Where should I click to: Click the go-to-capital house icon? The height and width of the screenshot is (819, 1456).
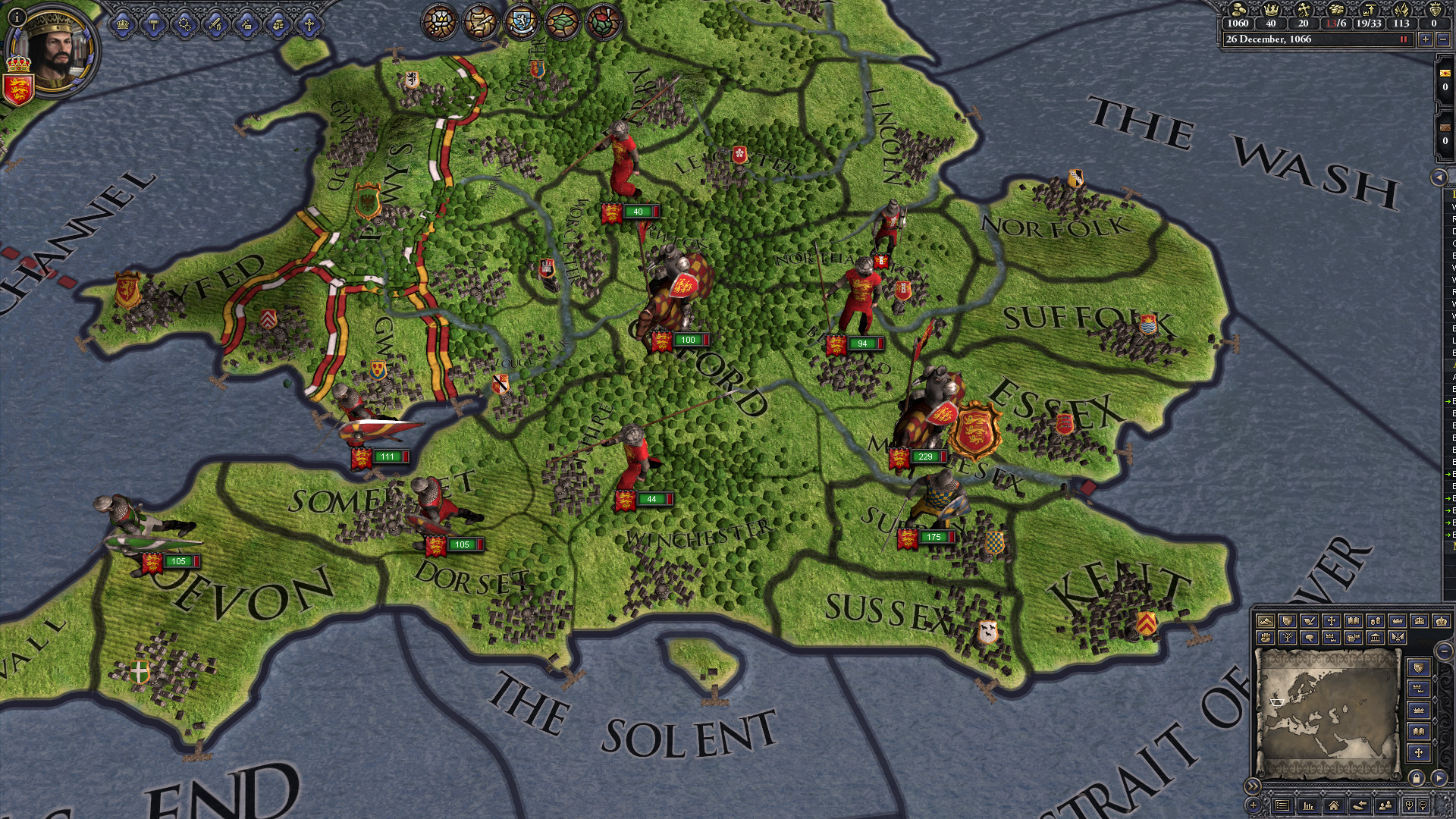coord(1333,805)
